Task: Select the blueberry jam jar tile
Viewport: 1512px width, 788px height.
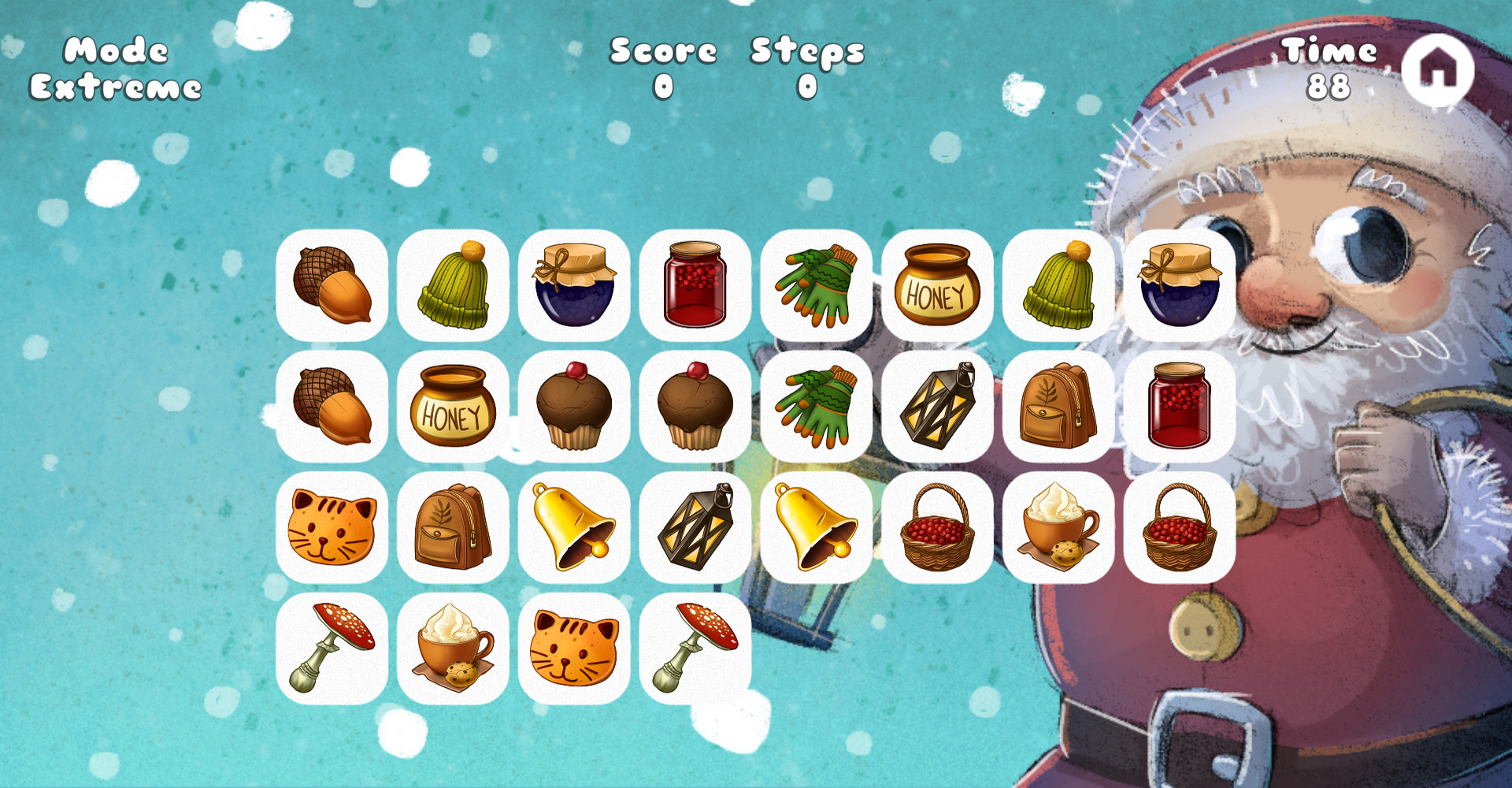Action: pyautogui.click(x=576, y=286)
